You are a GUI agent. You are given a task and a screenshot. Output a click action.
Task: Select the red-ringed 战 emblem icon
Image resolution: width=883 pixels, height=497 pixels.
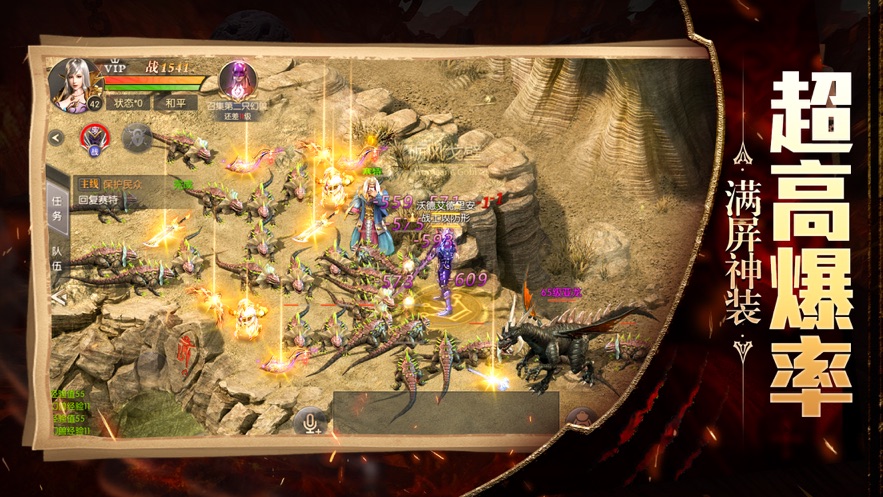95,138
